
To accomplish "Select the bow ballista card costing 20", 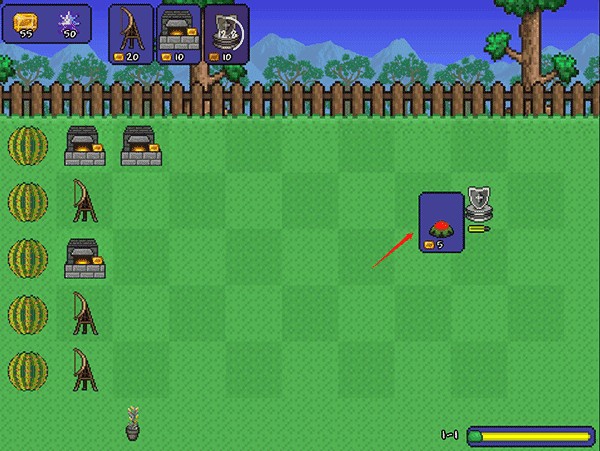I will pos(131,33).
